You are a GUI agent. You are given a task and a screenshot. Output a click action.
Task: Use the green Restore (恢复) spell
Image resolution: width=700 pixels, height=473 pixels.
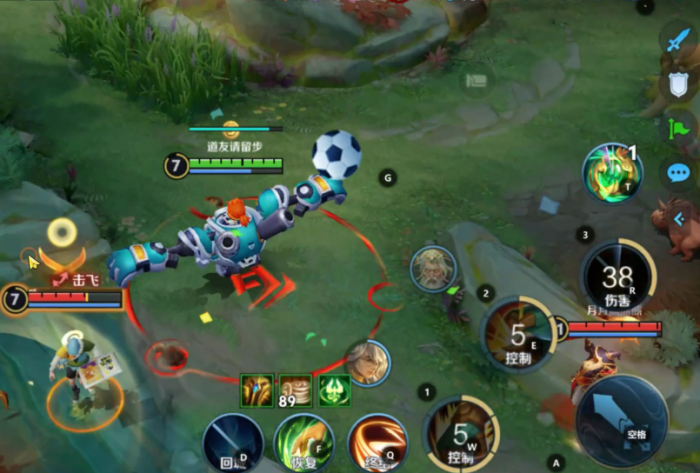coord(304,443)
